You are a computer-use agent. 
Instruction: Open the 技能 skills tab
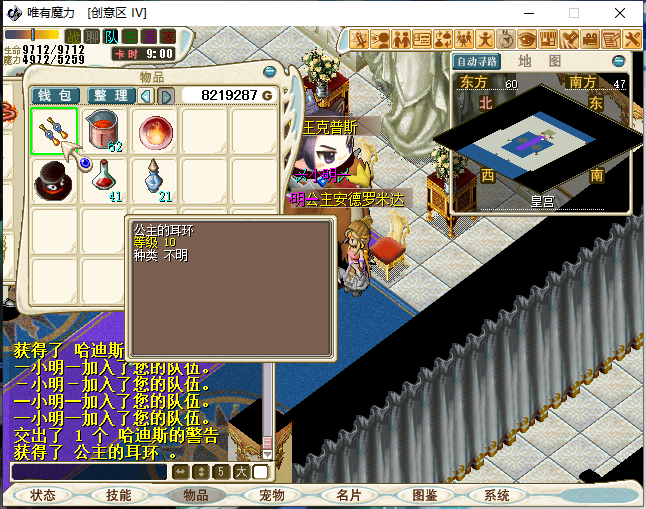[x=119, y=495]
